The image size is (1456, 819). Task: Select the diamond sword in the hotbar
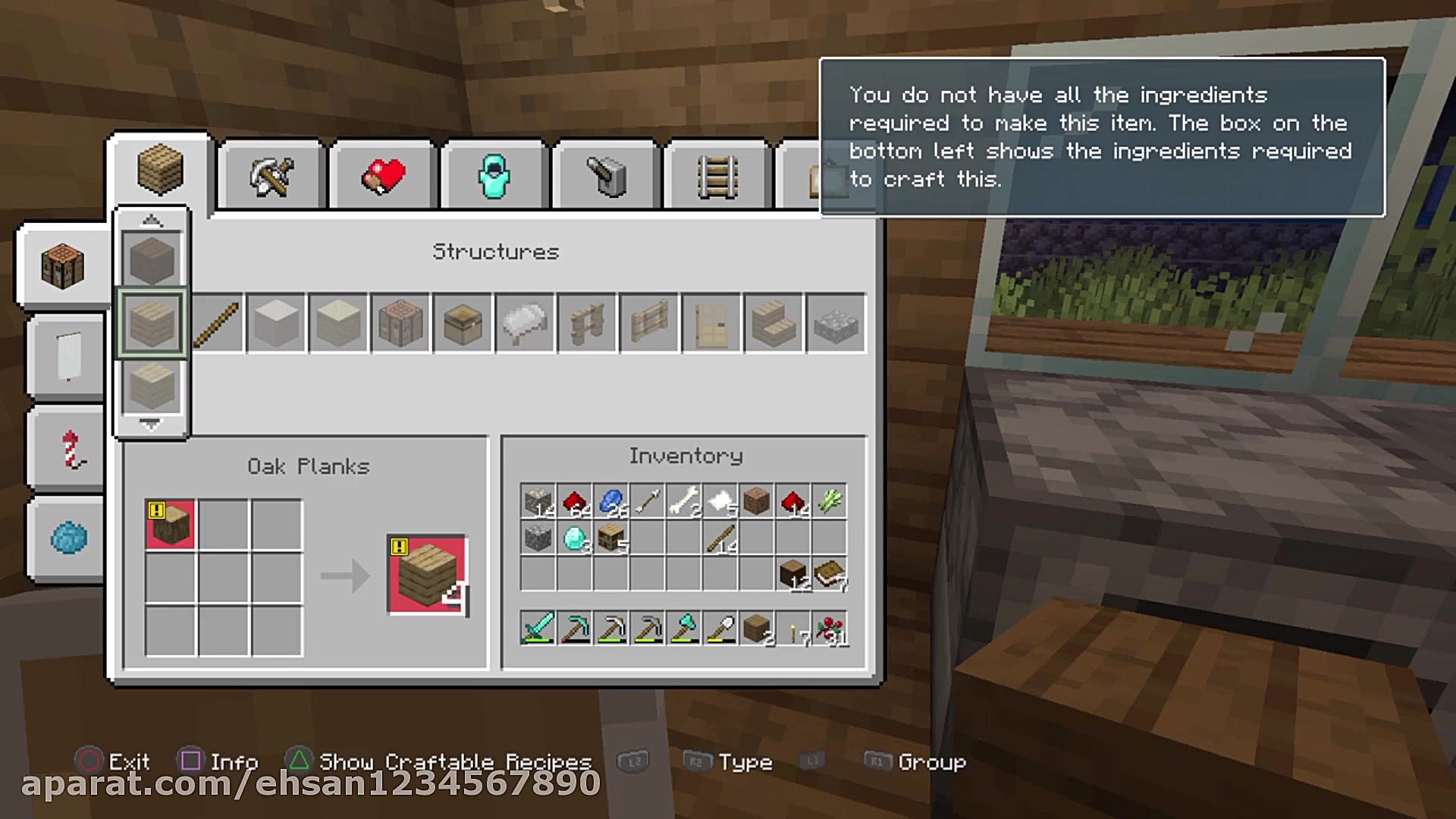click(538, 628)
